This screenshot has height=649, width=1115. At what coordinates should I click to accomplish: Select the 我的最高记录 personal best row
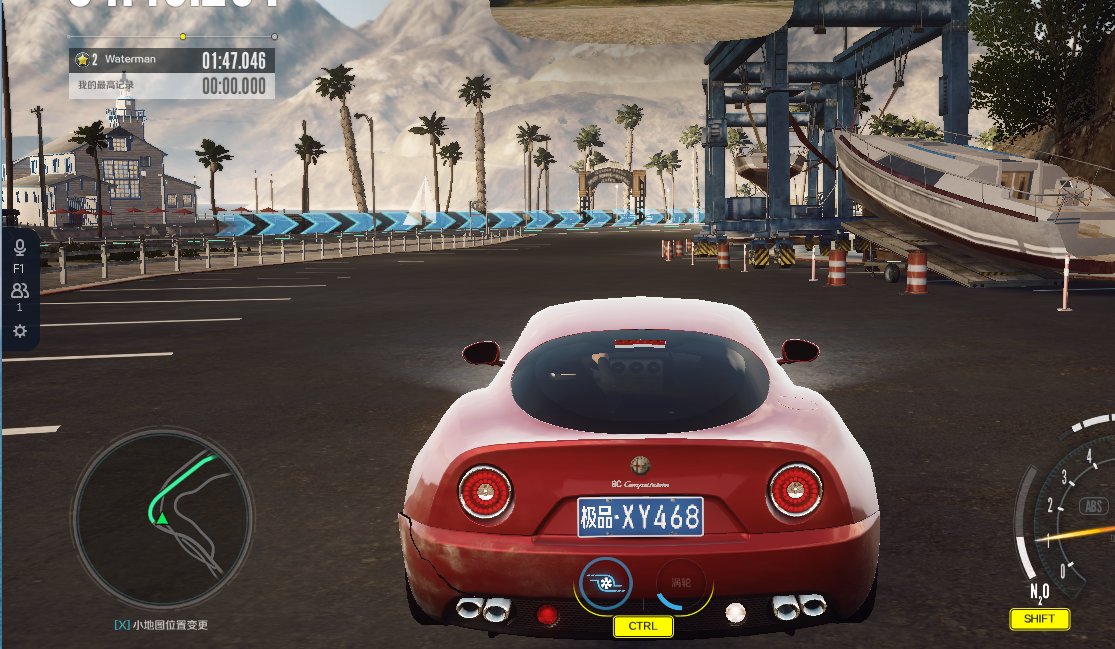pos(172,87)
